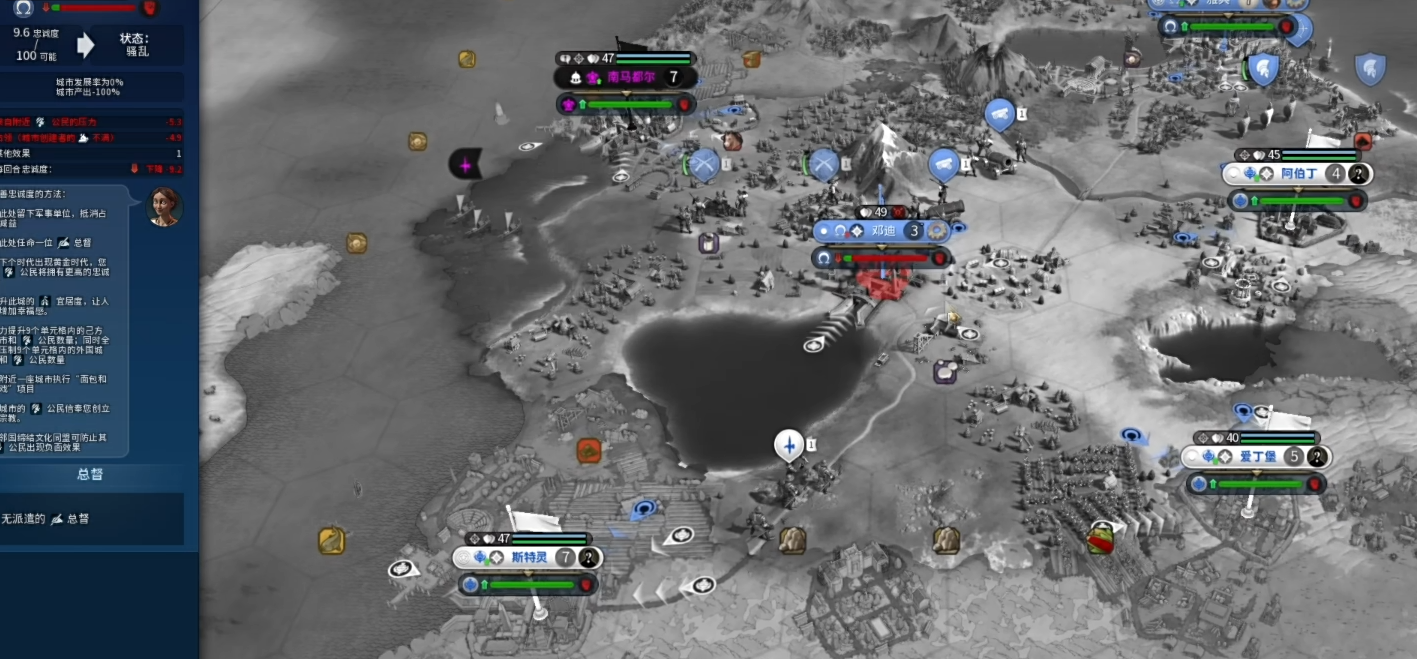Open 邓迪's gear production icon
The height and width of the screenshot is (659, 1417).
point(937,231)
